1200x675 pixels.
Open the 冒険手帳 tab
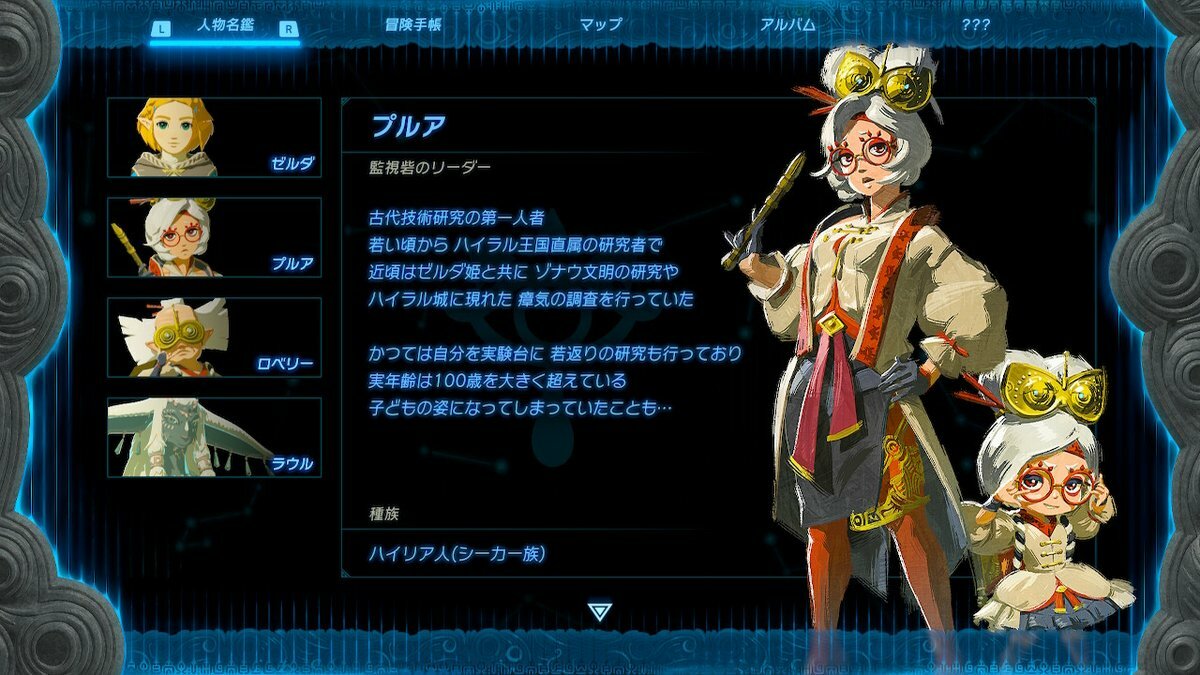click(413, 25)
